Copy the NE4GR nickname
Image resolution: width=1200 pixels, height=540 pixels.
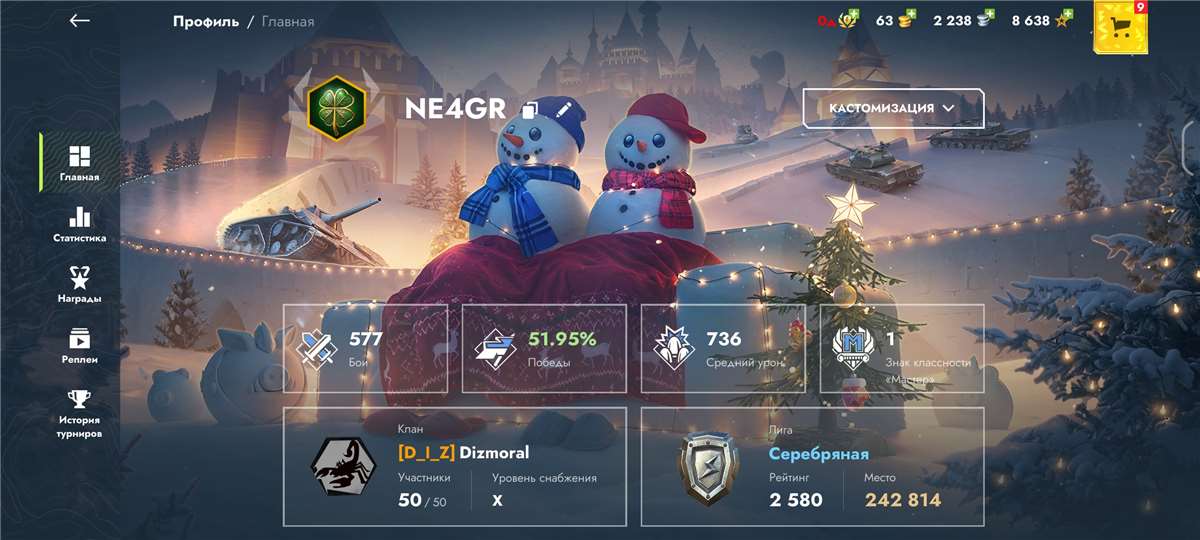530,110
